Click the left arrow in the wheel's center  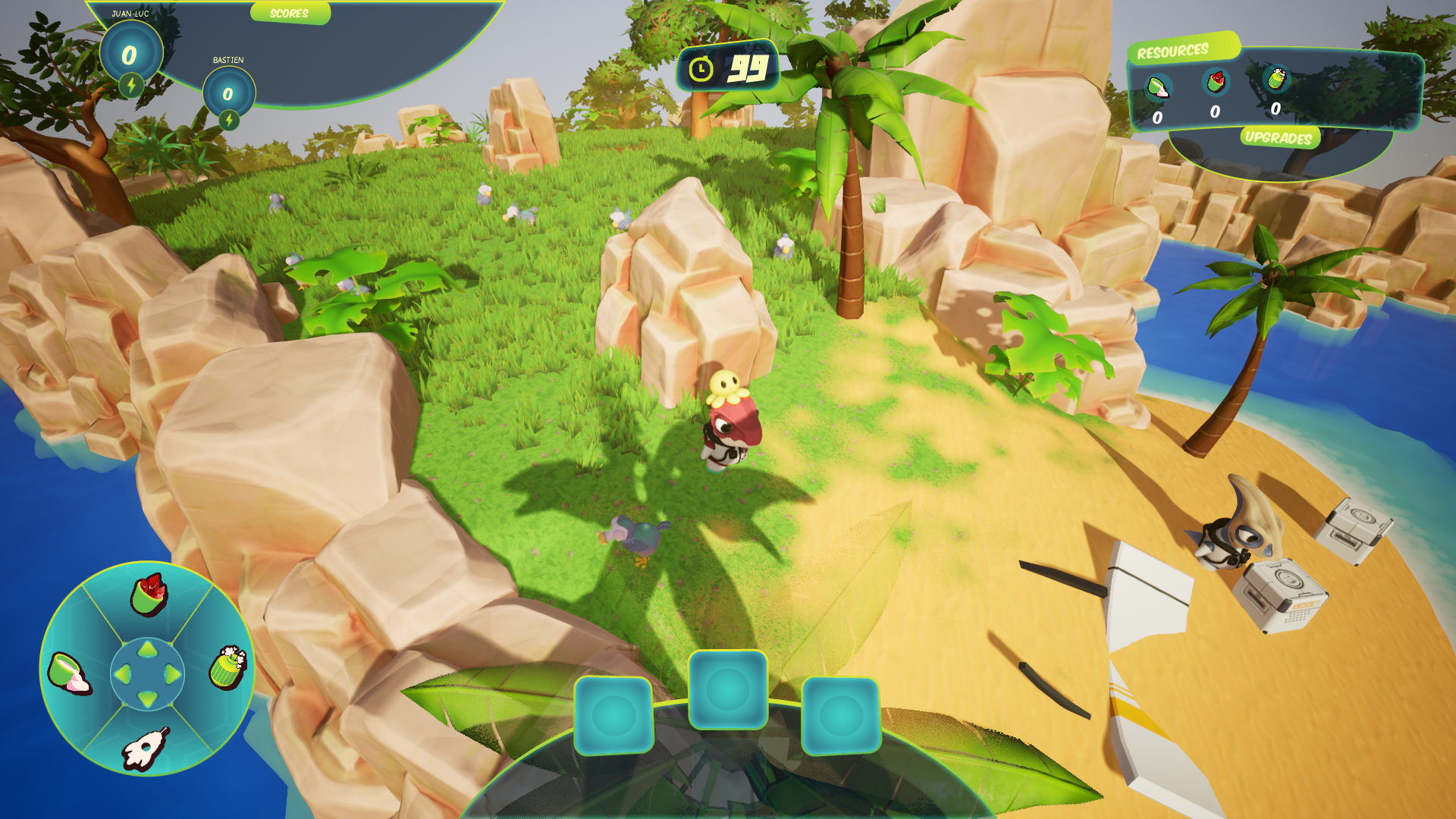click(123, 673)
